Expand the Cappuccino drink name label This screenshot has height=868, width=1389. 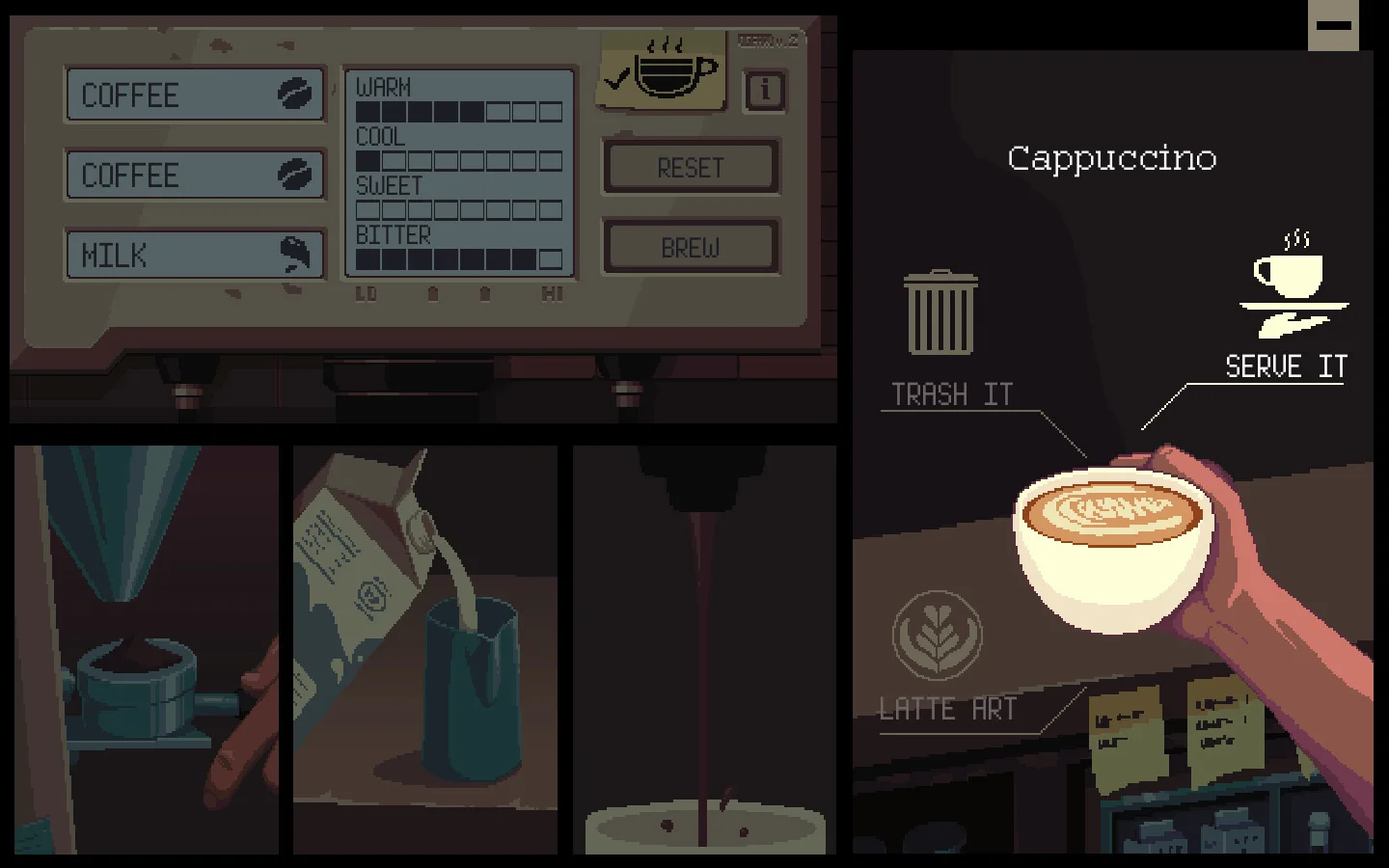pyautogui.click(x=1111, y=158)
